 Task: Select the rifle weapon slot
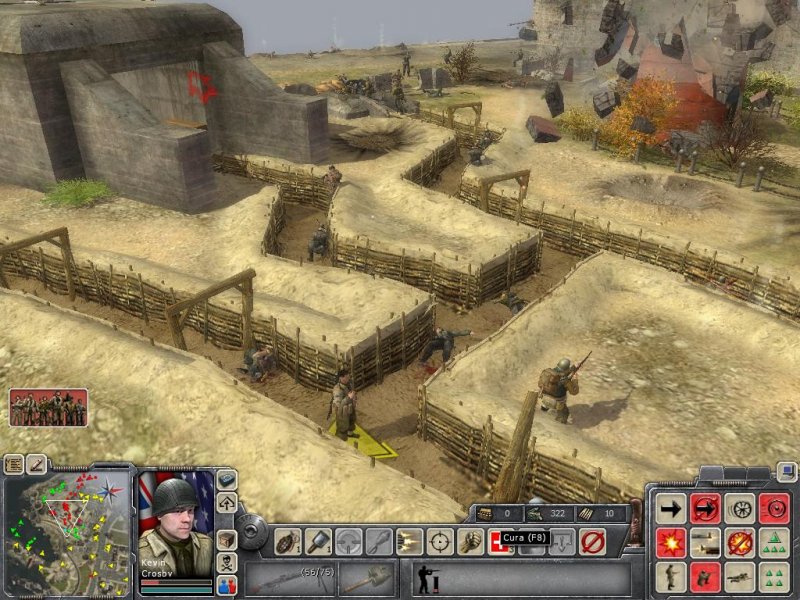[x=290, y=578]
